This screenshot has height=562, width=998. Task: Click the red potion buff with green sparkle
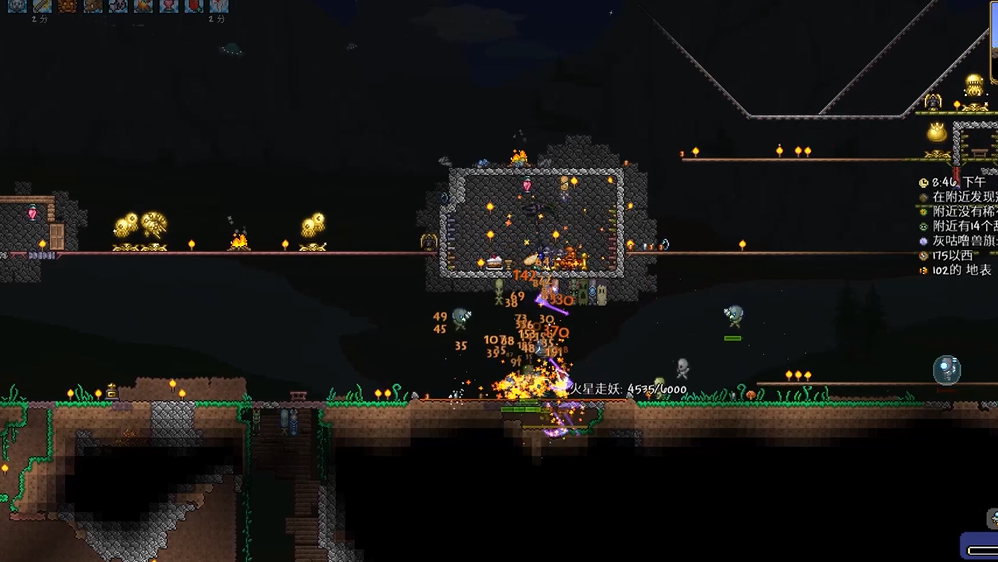194,6
